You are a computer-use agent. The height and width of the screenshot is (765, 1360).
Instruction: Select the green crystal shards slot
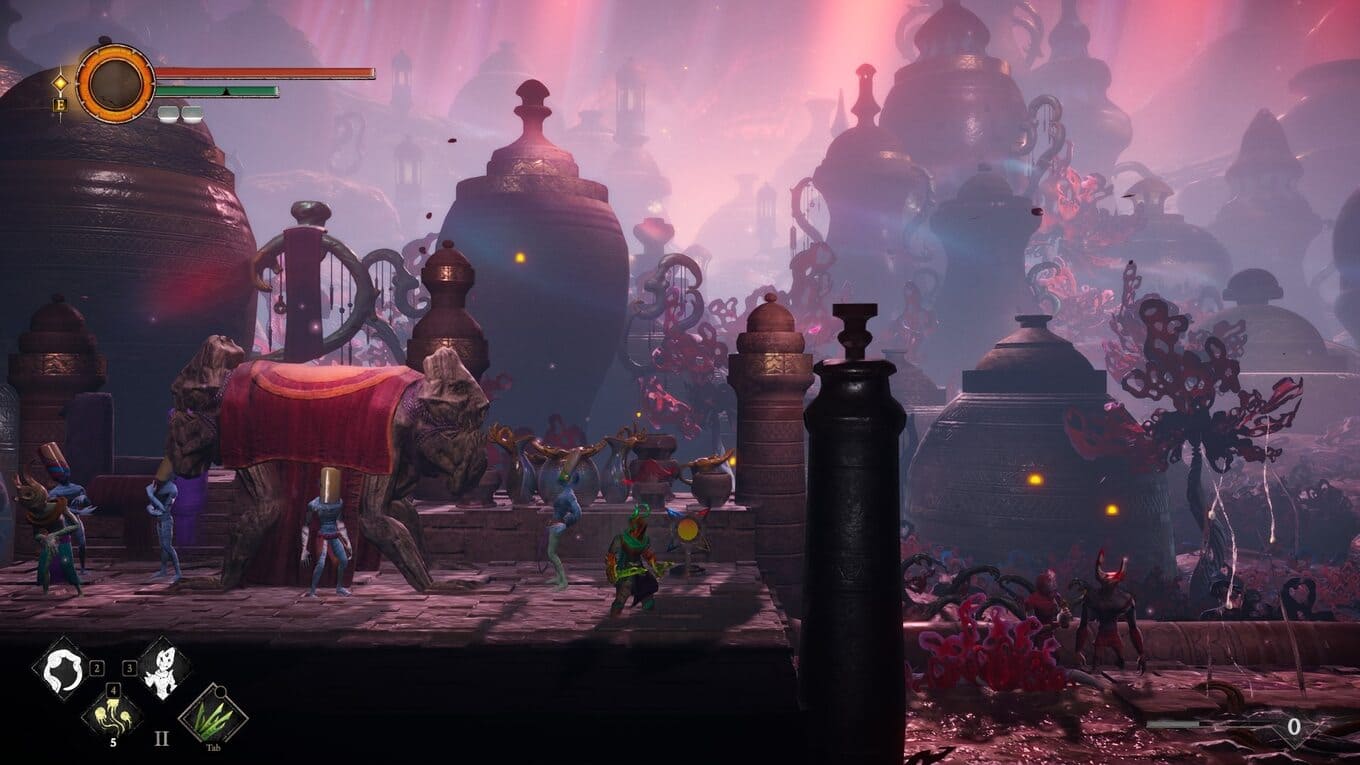click(x=212, y=712)
